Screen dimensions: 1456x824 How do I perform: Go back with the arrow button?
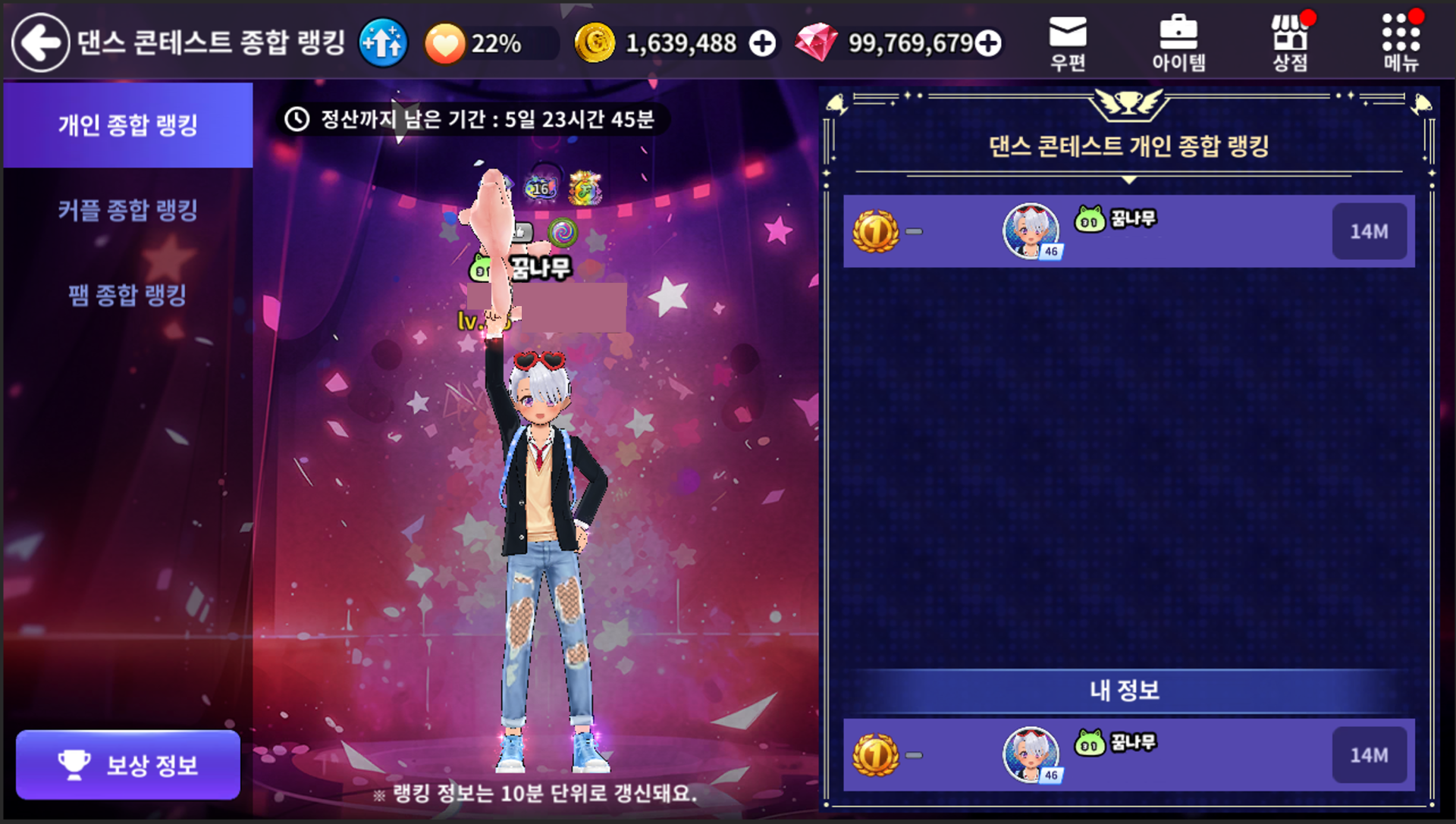[40, 43]
